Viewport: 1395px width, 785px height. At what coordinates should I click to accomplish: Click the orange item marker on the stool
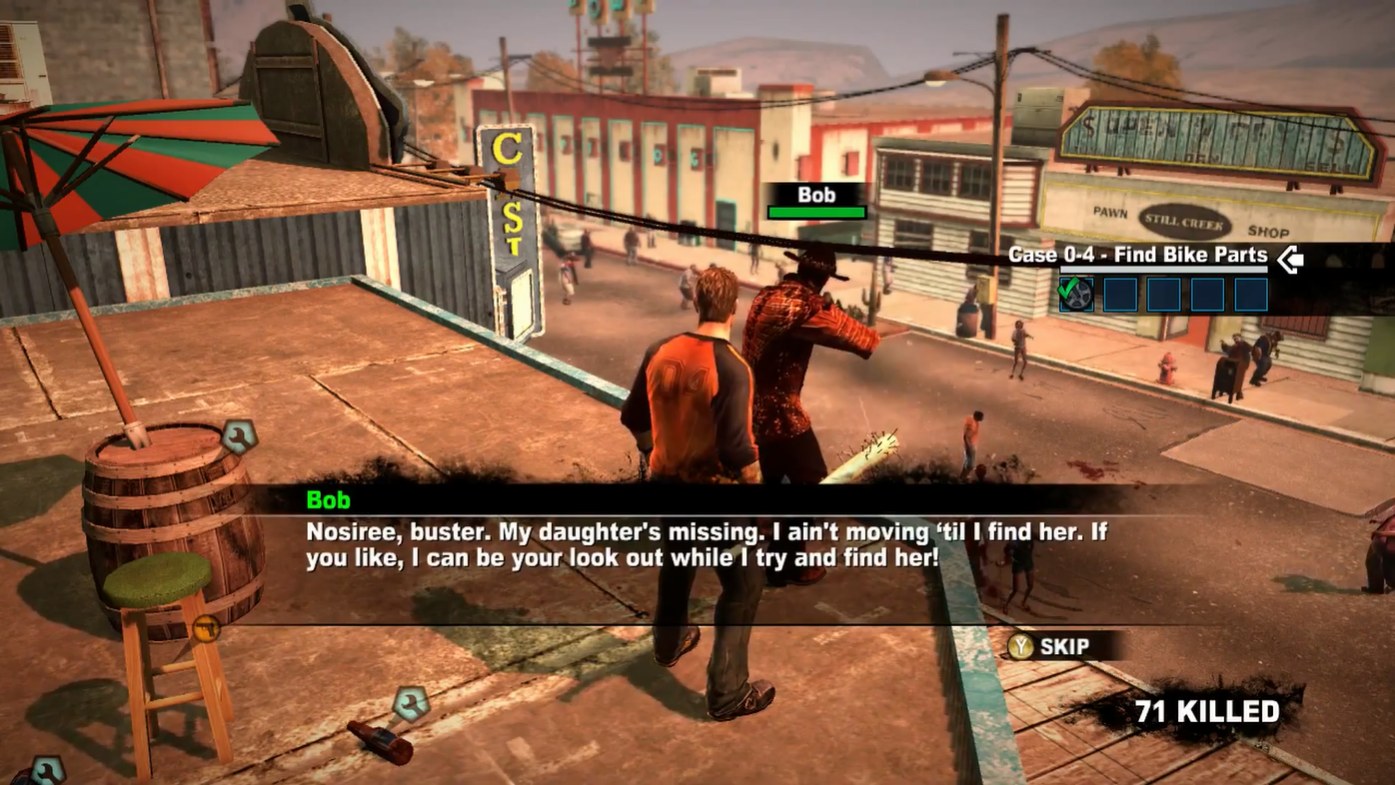206,629
